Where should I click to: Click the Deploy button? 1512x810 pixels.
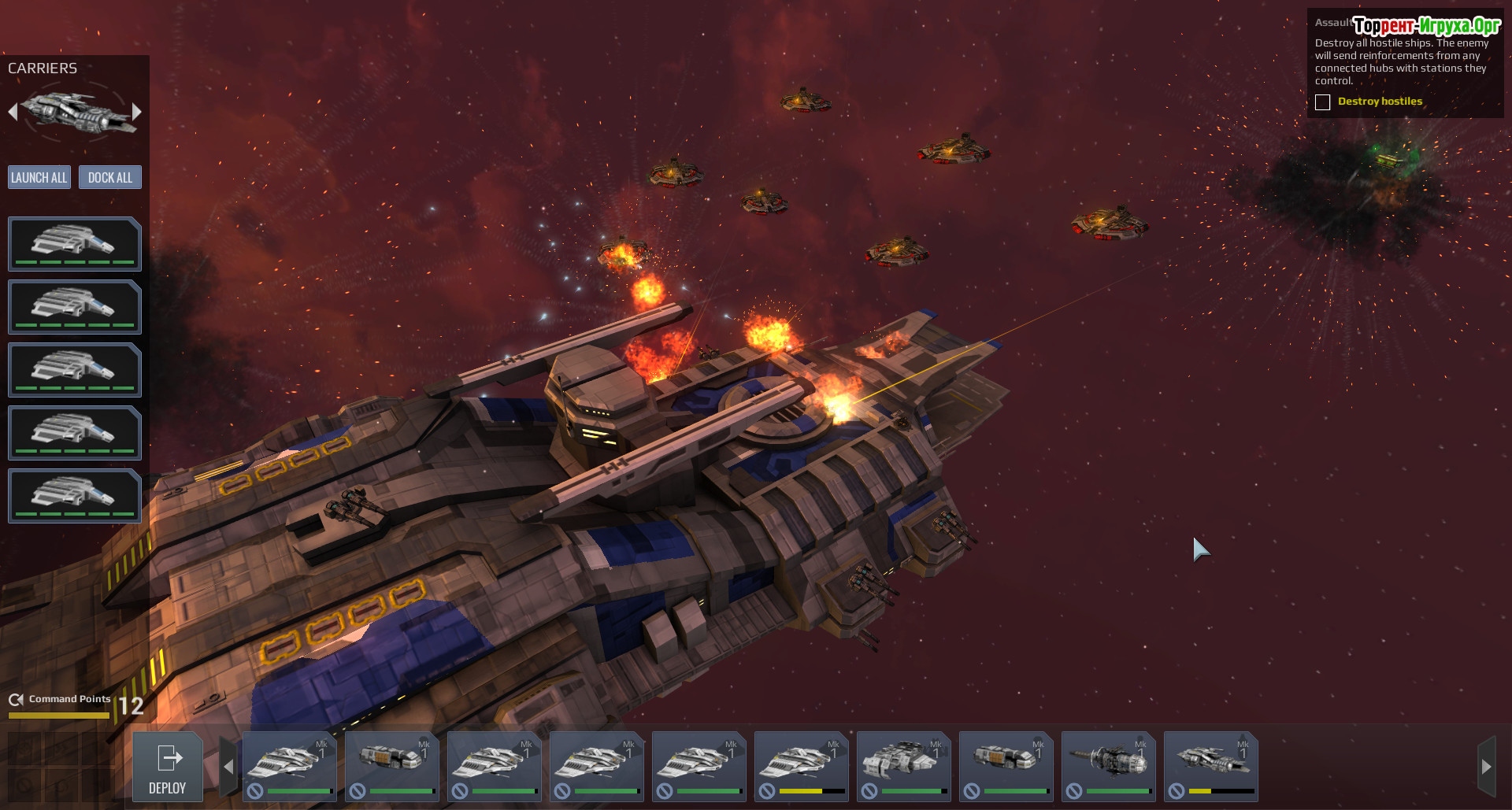pyautogui.click(x=167, y=767)
